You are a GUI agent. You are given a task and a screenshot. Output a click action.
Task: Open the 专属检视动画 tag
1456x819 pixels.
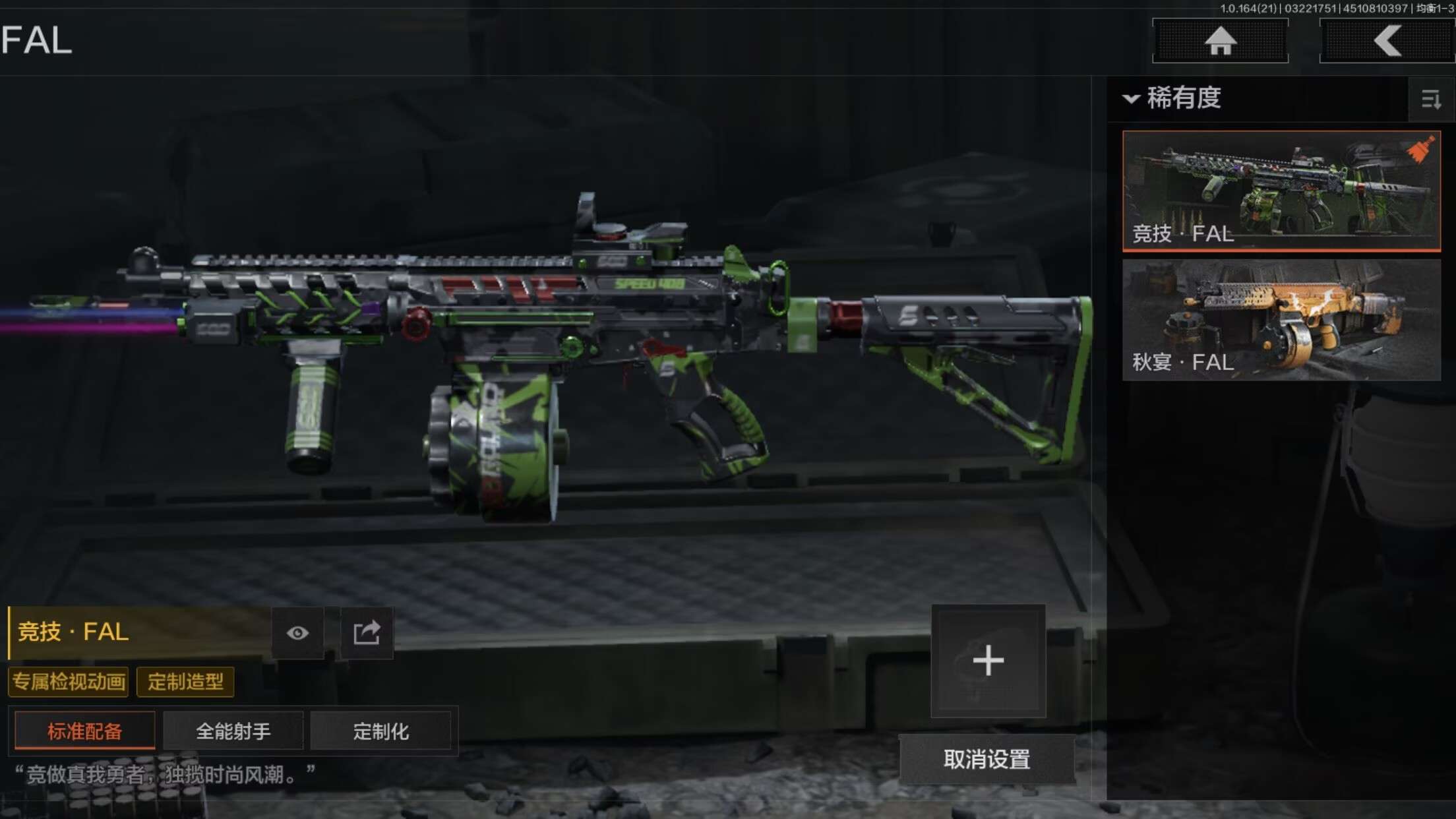pos(69,681)
